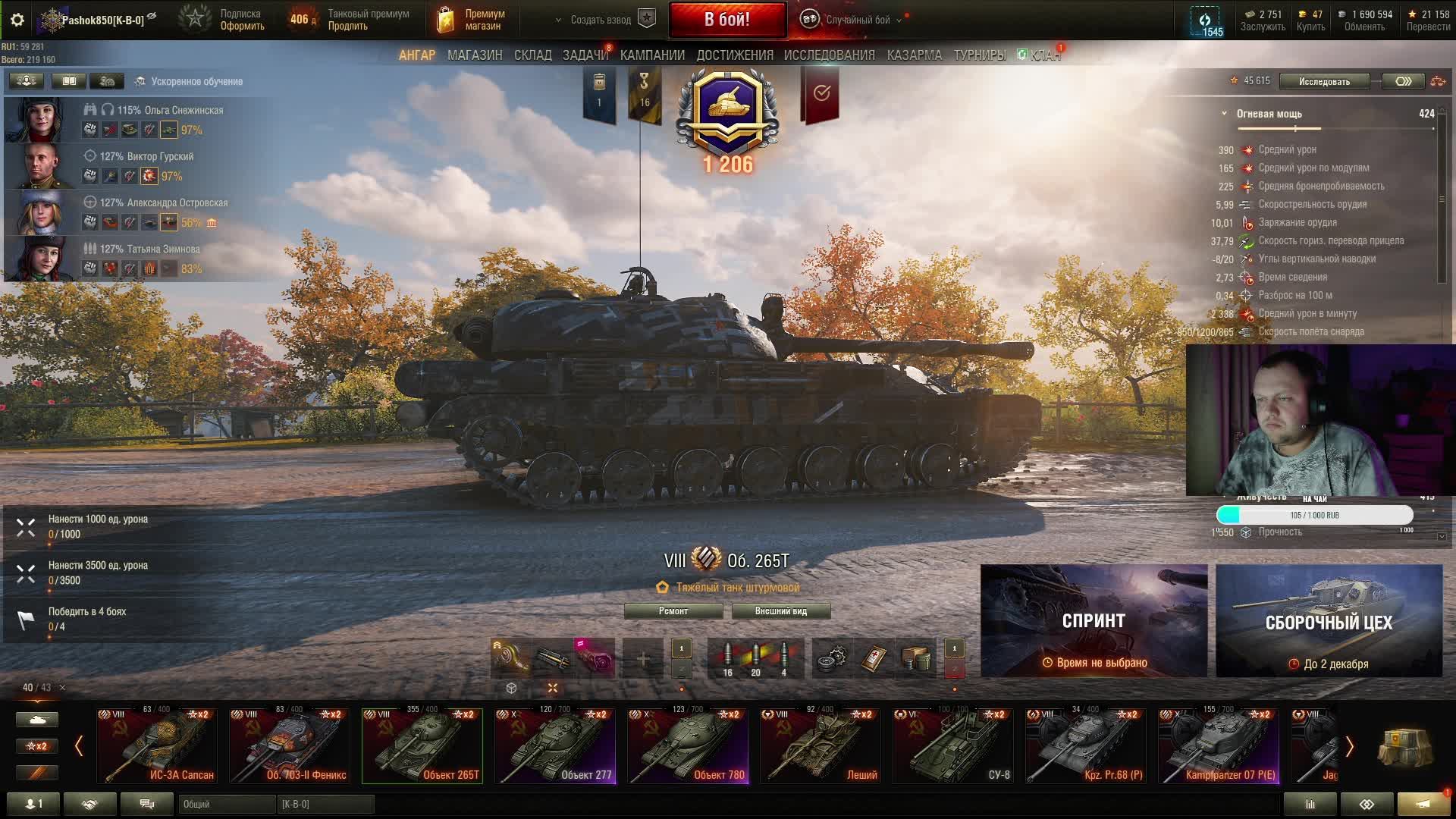Open Внешний вид customization
Screen dimensions: 1456x819
[780, 611]
